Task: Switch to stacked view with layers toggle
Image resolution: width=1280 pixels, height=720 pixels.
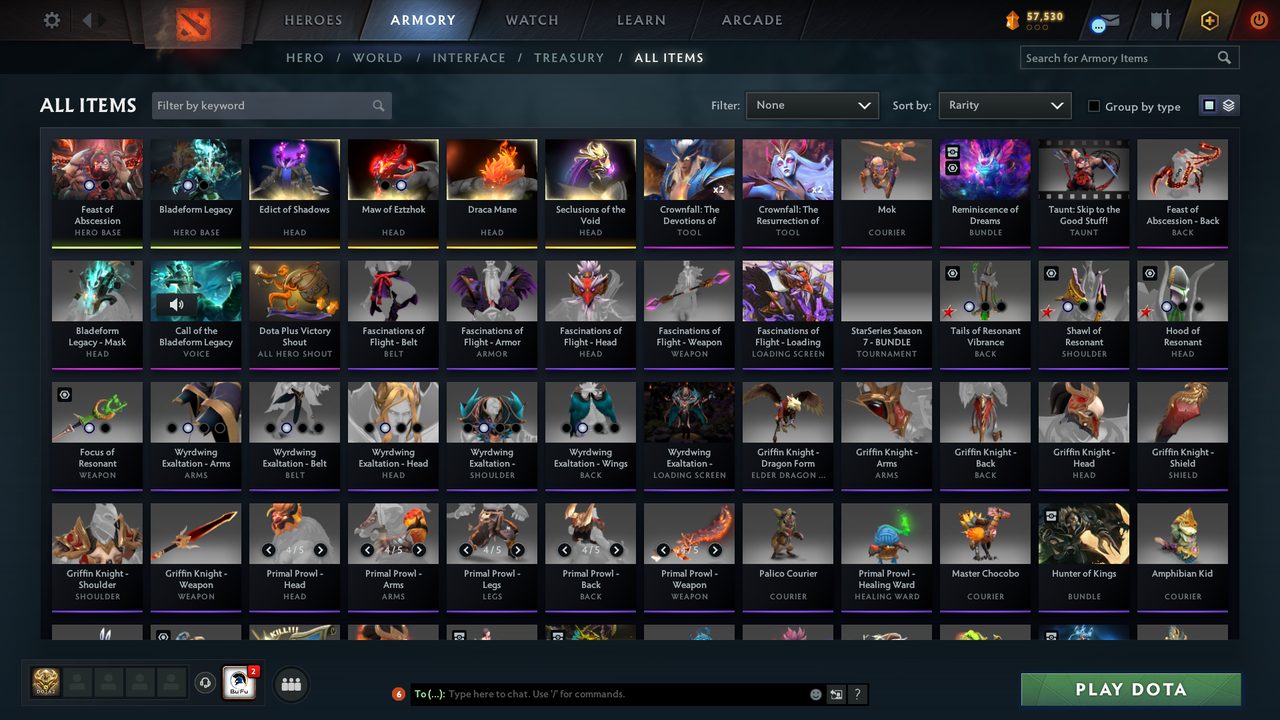Action: 1229,105
